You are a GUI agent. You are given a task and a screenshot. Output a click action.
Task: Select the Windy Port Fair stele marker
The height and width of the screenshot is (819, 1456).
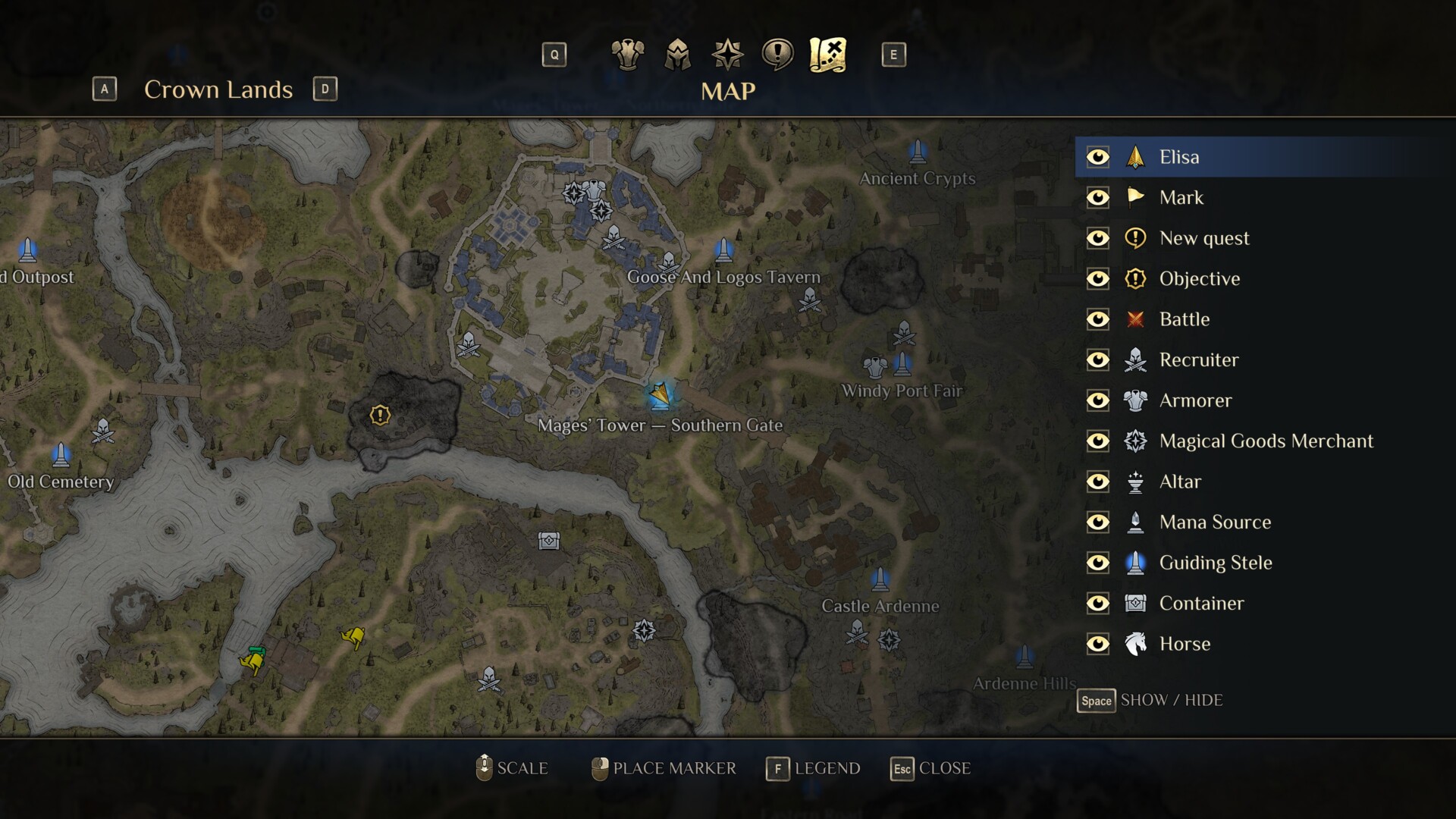tap(902, 364)
